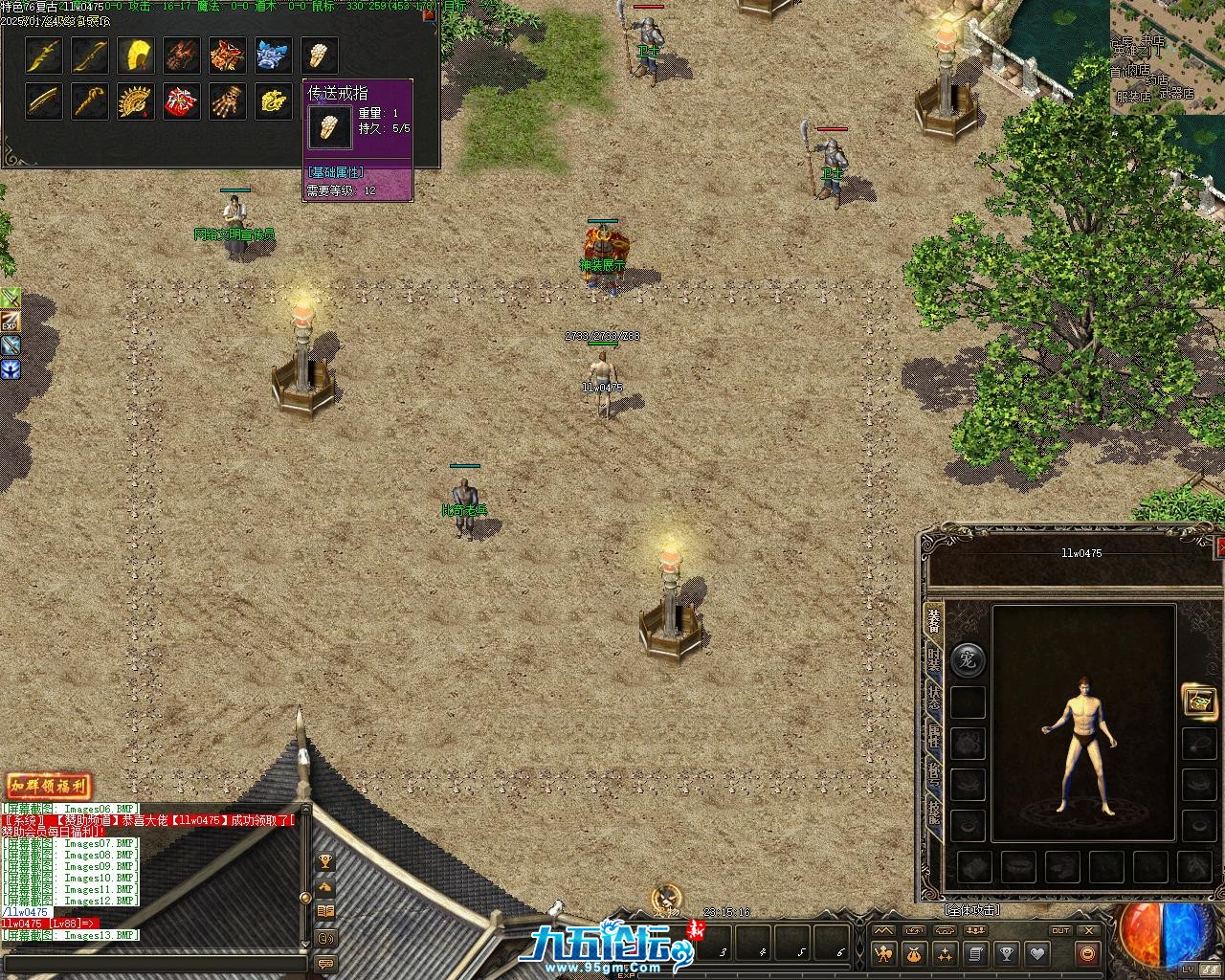Click the OUT button on the toolbar
Screen dimensions: 1225x980
[1060, 930]
